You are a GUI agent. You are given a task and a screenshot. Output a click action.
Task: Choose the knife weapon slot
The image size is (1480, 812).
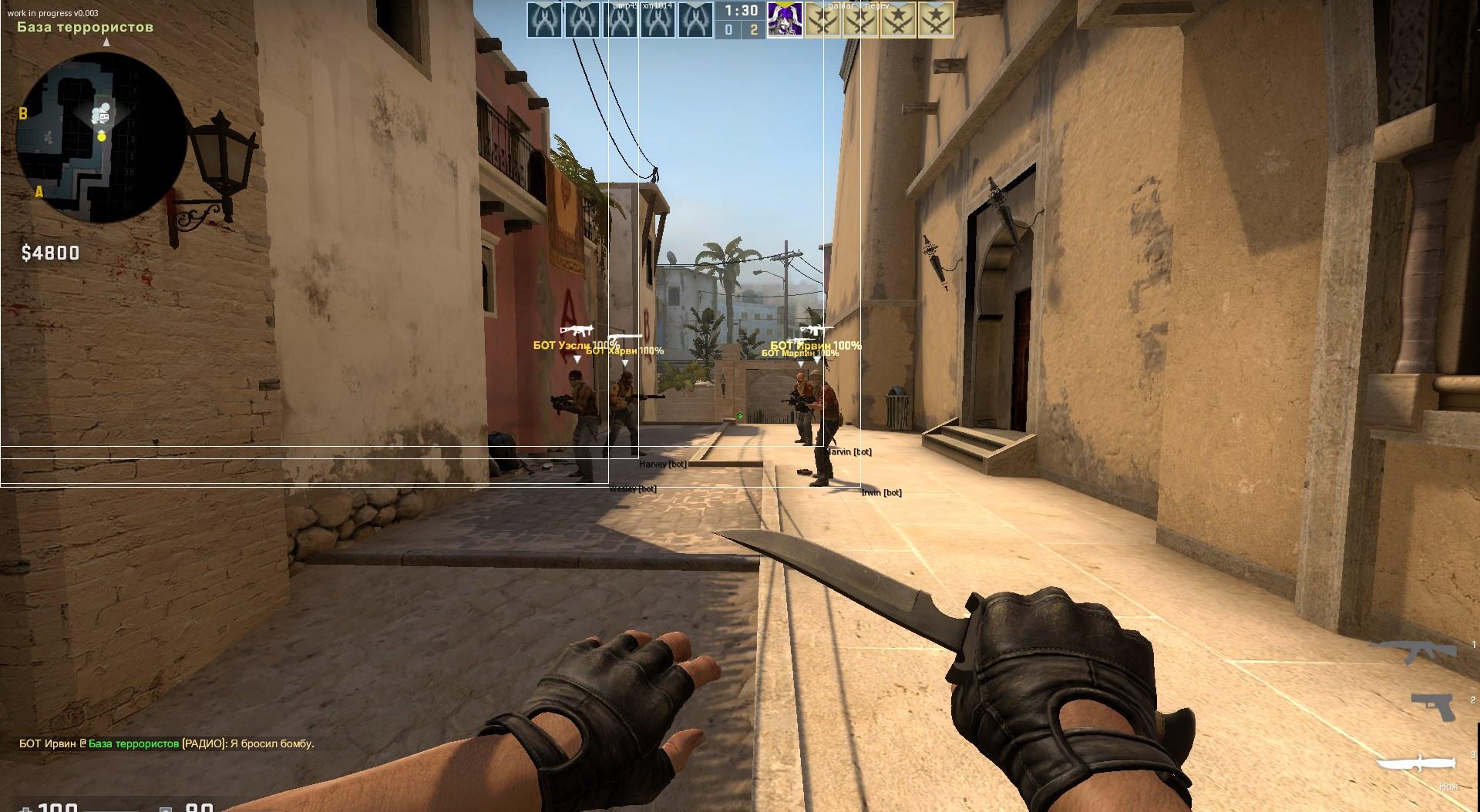[1417, 765]
